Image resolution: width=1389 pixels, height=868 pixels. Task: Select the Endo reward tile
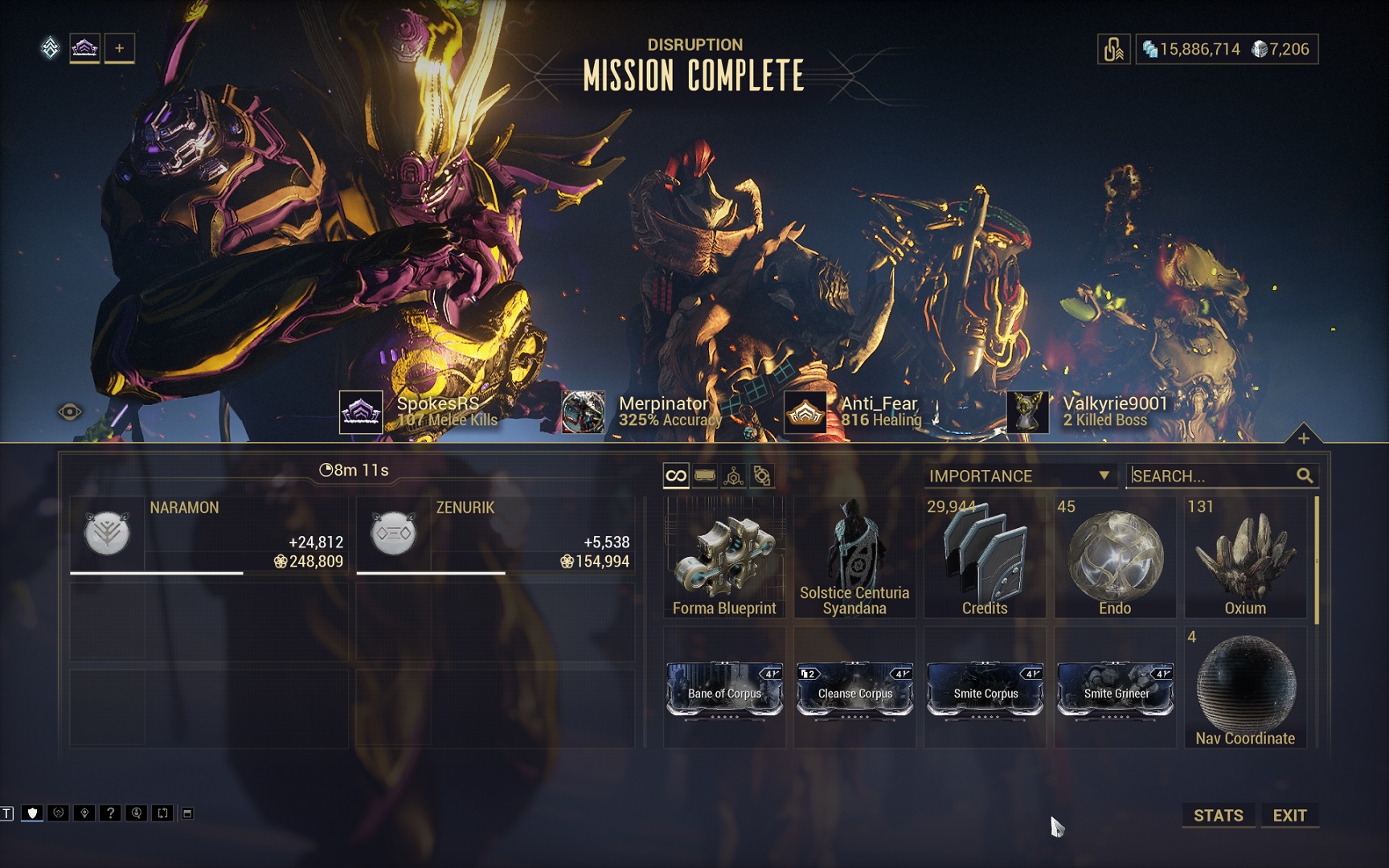coord(1115,557)
